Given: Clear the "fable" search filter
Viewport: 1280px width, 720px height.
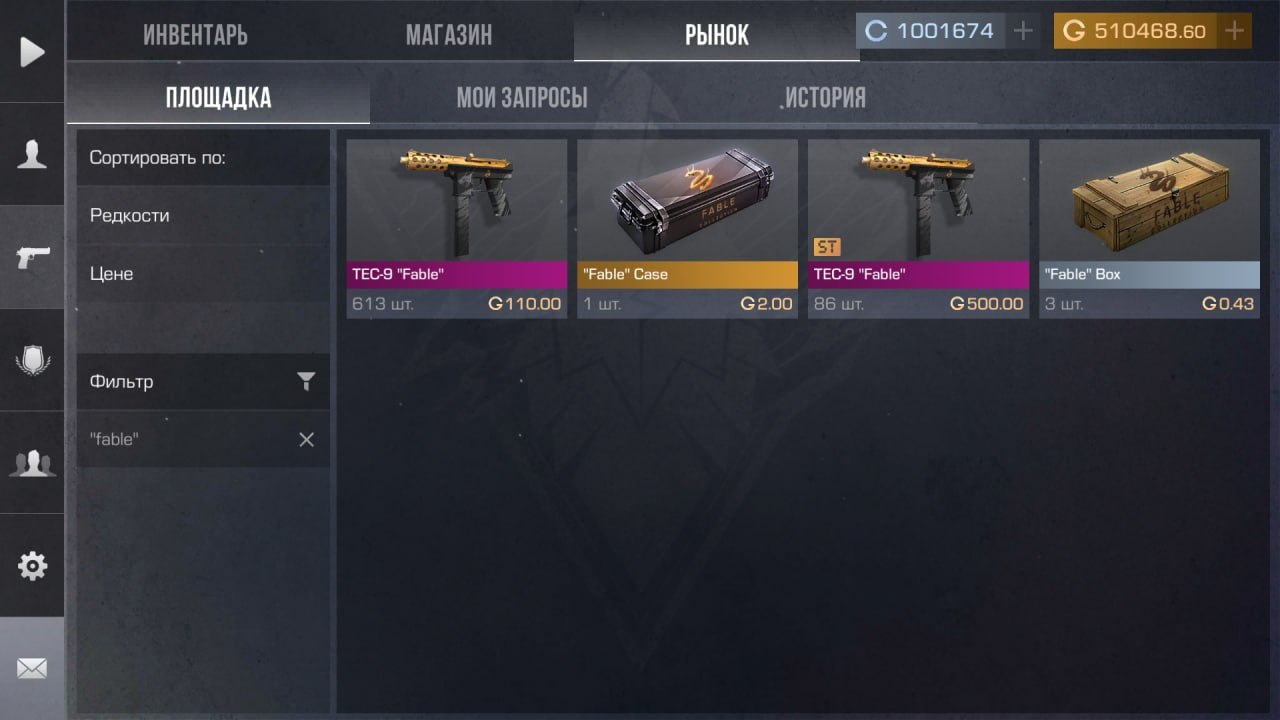Looking at the screenshot, I should pyautogui.click(x=306, y=439).
